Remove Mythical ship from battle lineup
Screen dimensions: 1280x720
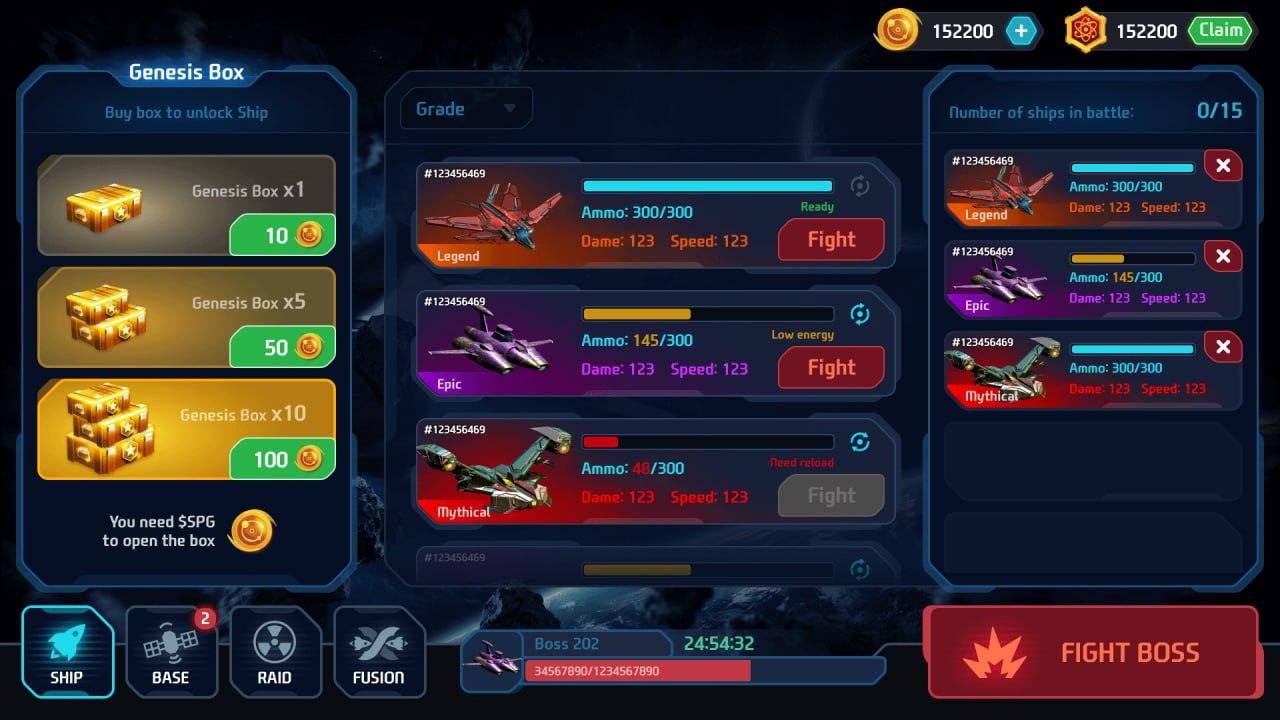pyautogui.click(x=1222, y=347)
